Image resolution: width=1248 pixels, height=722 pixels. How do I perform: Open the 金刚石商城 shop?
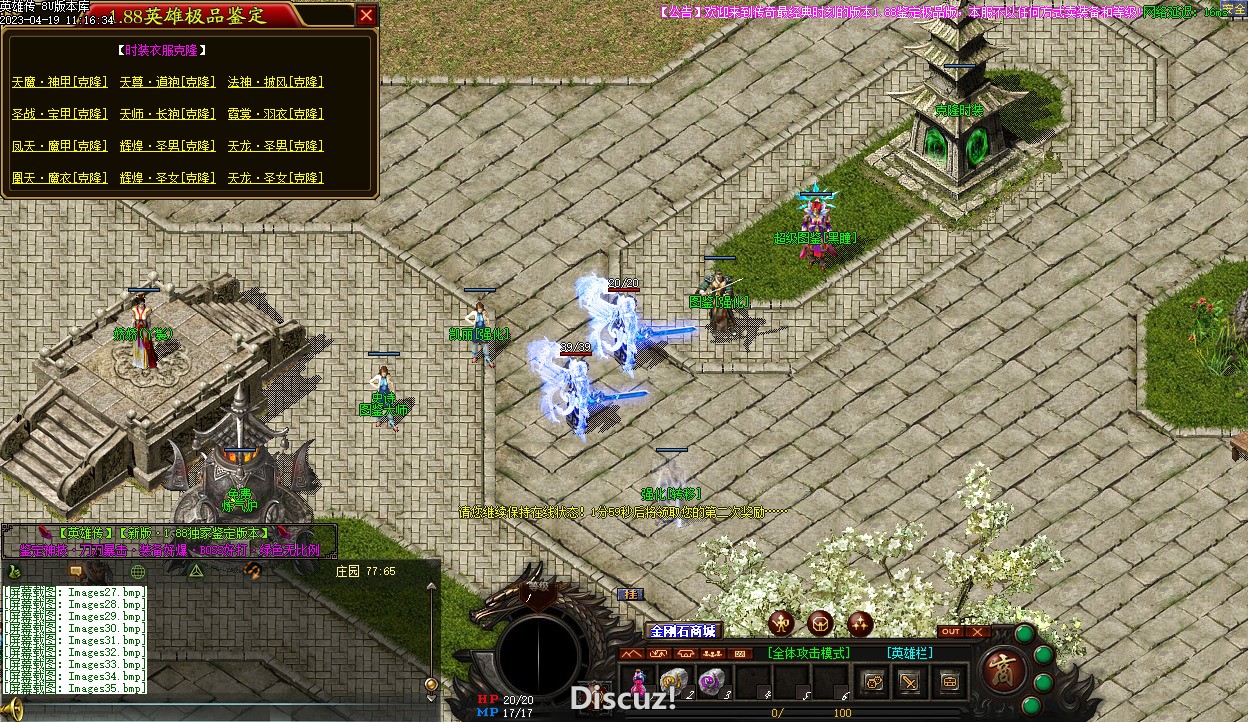point(684,631)
